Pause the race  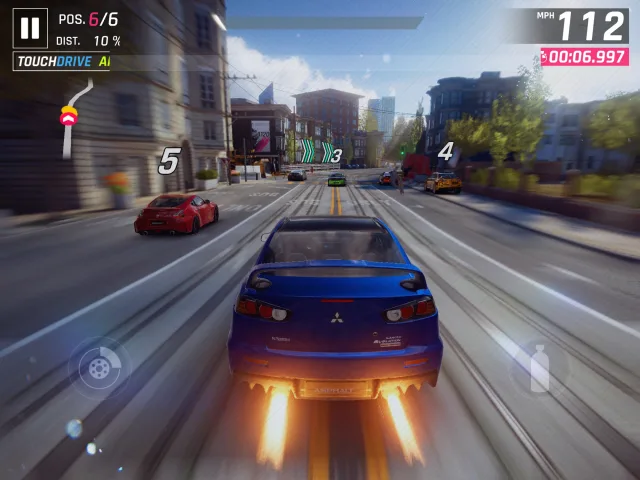(30, 28)
